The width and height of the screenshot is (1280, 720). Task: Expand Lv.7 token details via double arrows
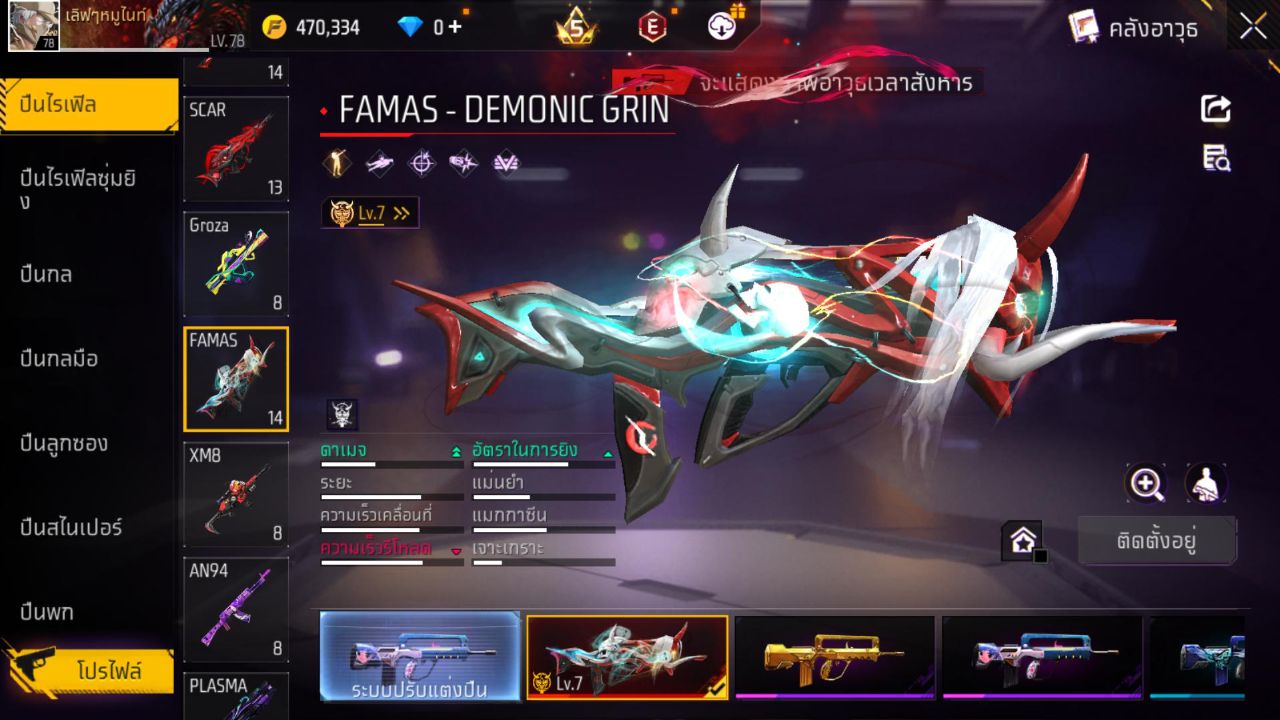400,212
